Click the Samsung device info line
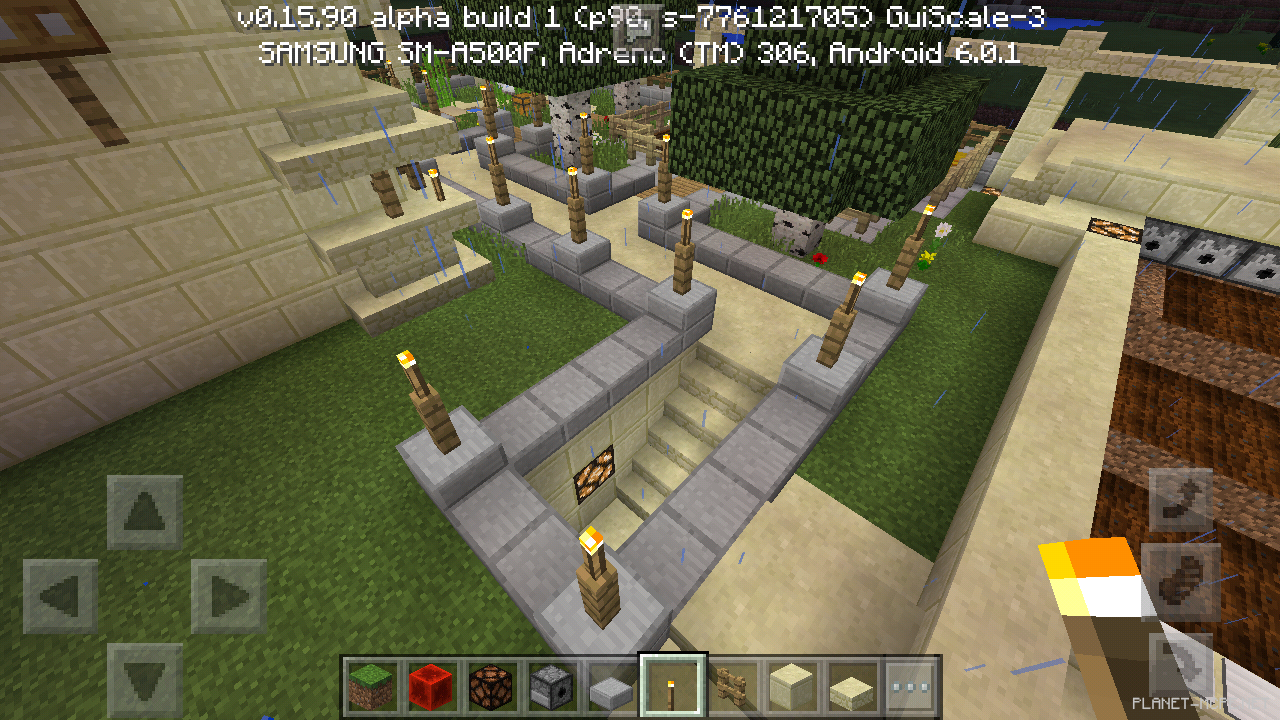This screenshot has height=720, width=1280. pos(640,53)
